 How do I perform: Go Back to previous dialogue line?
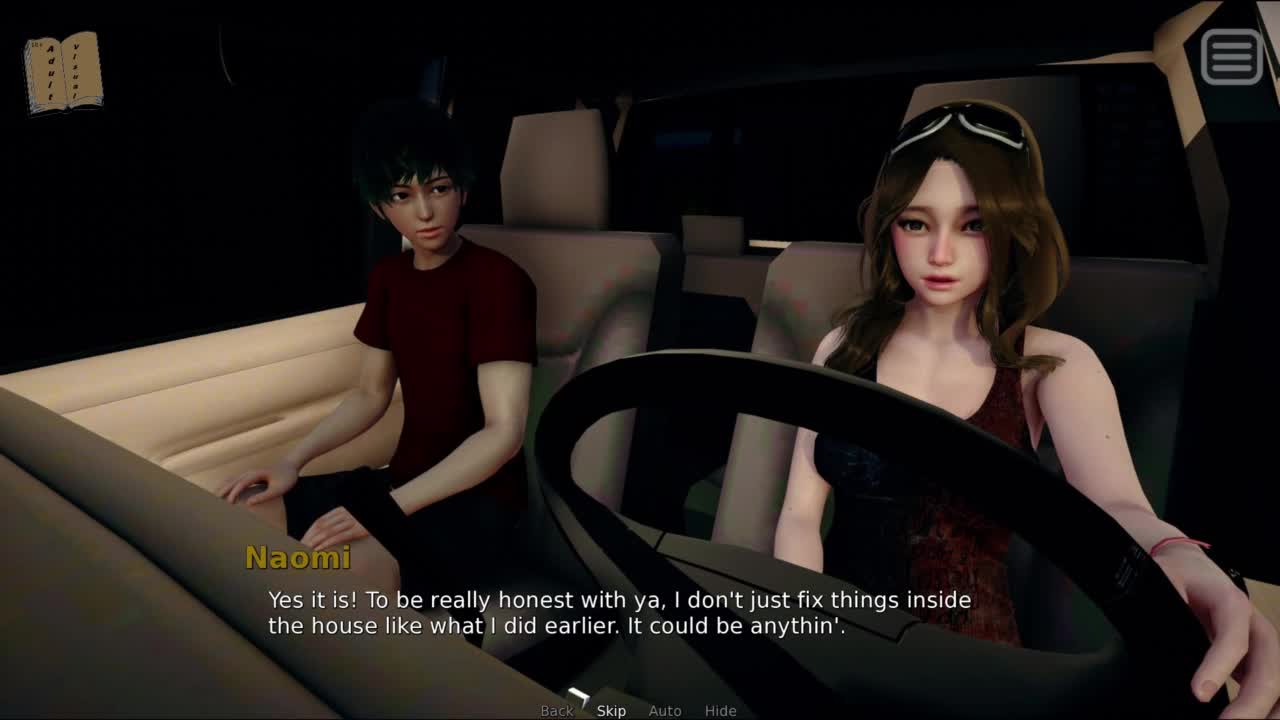coord(557,711)
